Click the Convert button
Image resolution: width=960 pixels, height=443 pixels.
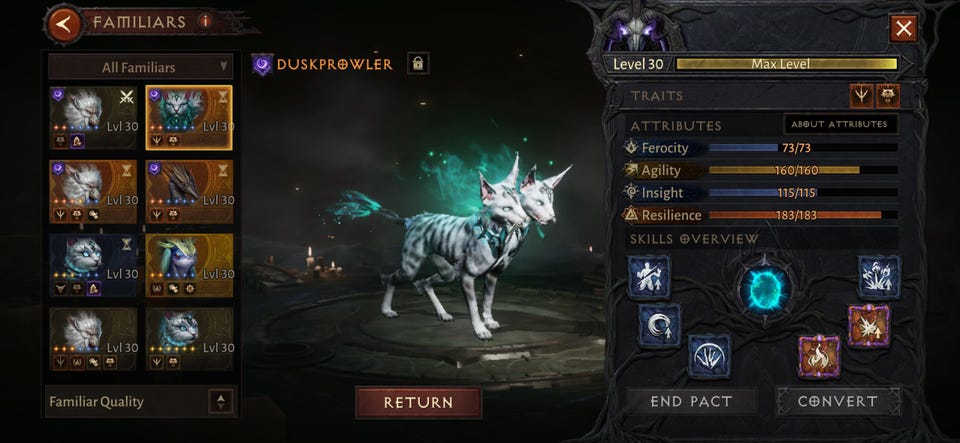(838, 401)
